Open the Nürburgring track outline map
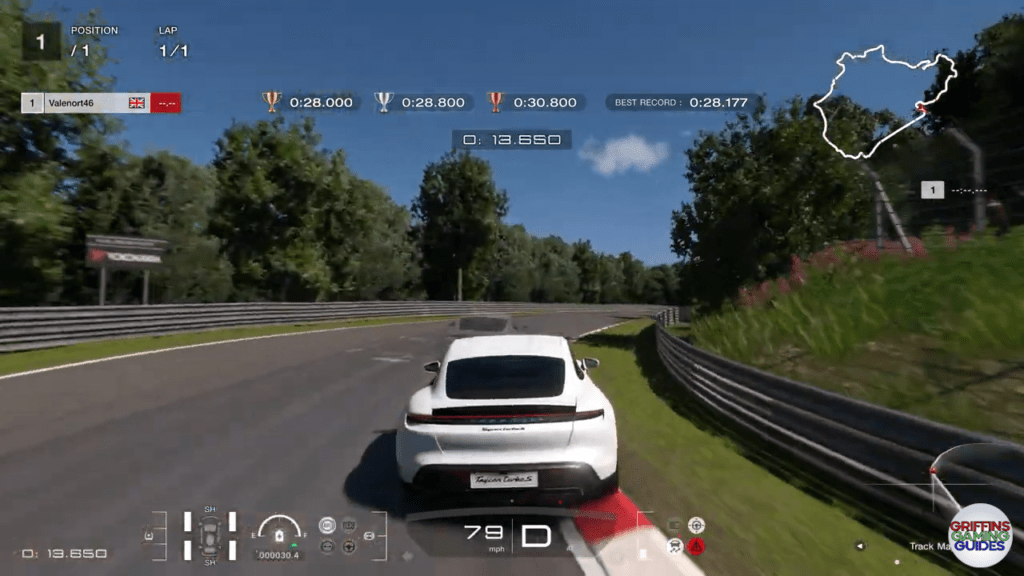Image resolution: width=1024 pixels, height=576 pixels. [886, 102]
